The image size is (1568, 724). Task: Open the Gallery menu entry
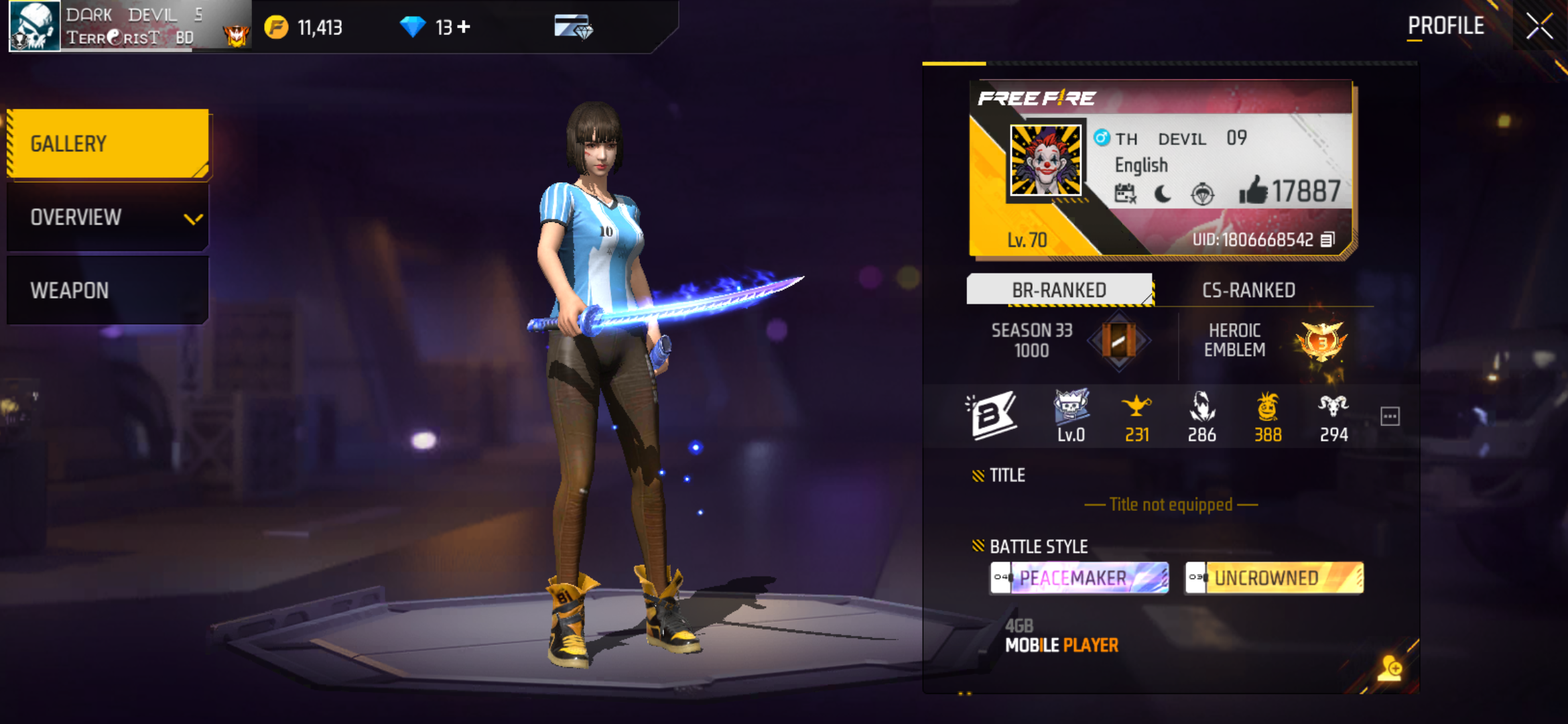(109, 143)
